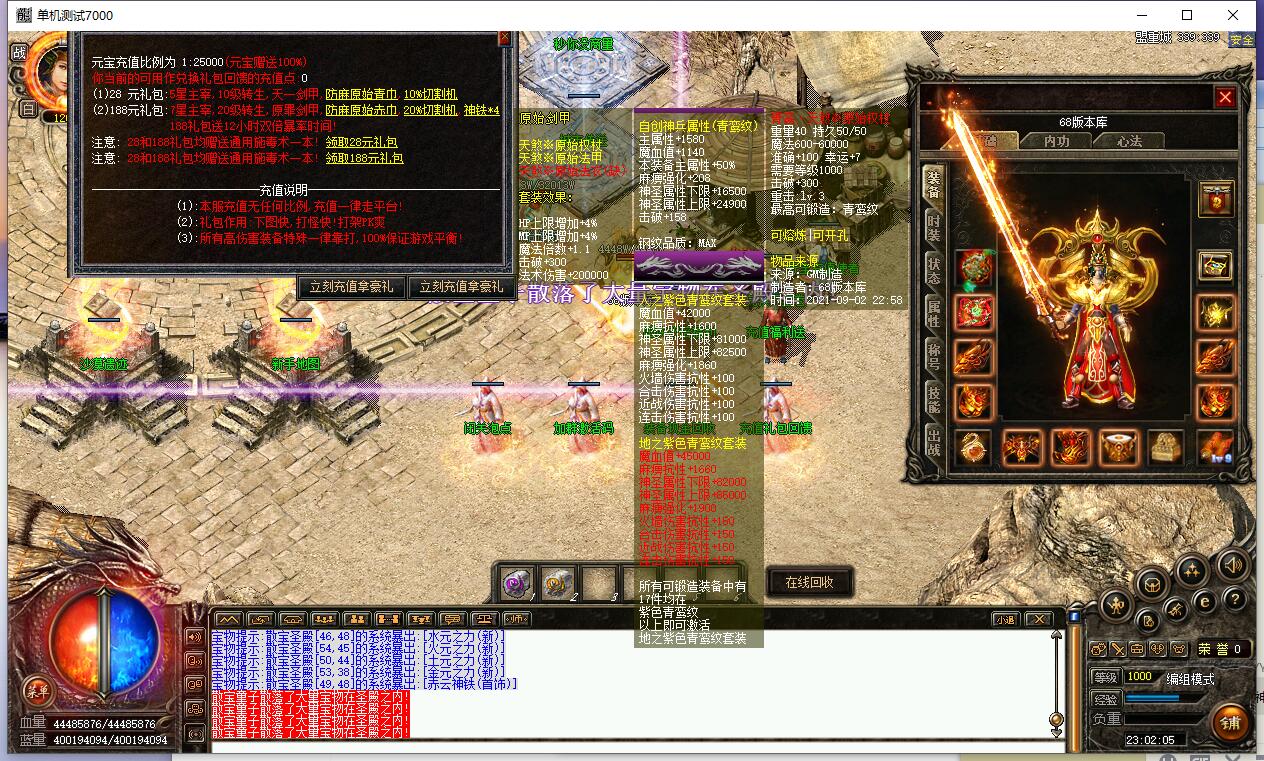
Task: Open the 时装 side tab
Action: coord(933,228)
